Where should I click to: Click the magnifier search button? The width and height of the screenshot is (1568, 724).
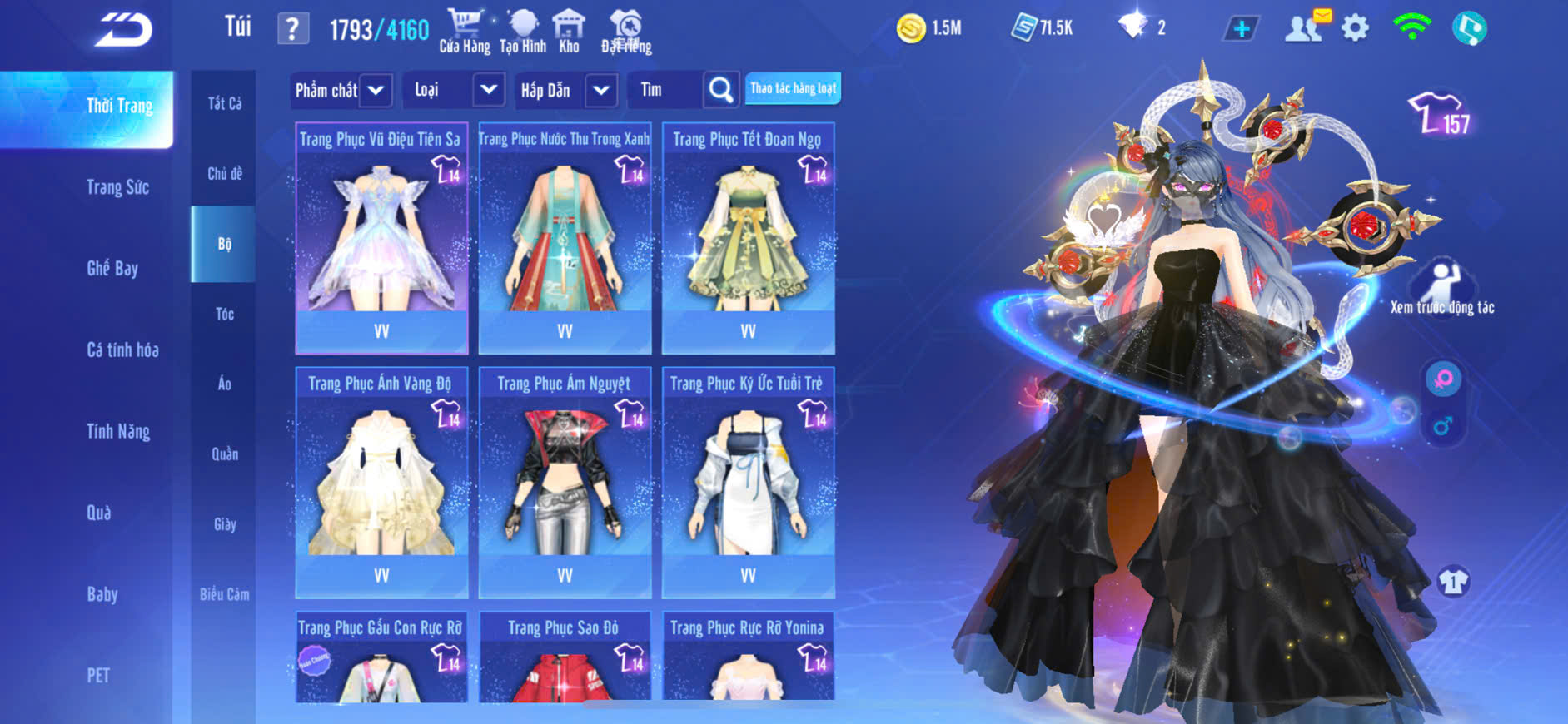point(721,90)
